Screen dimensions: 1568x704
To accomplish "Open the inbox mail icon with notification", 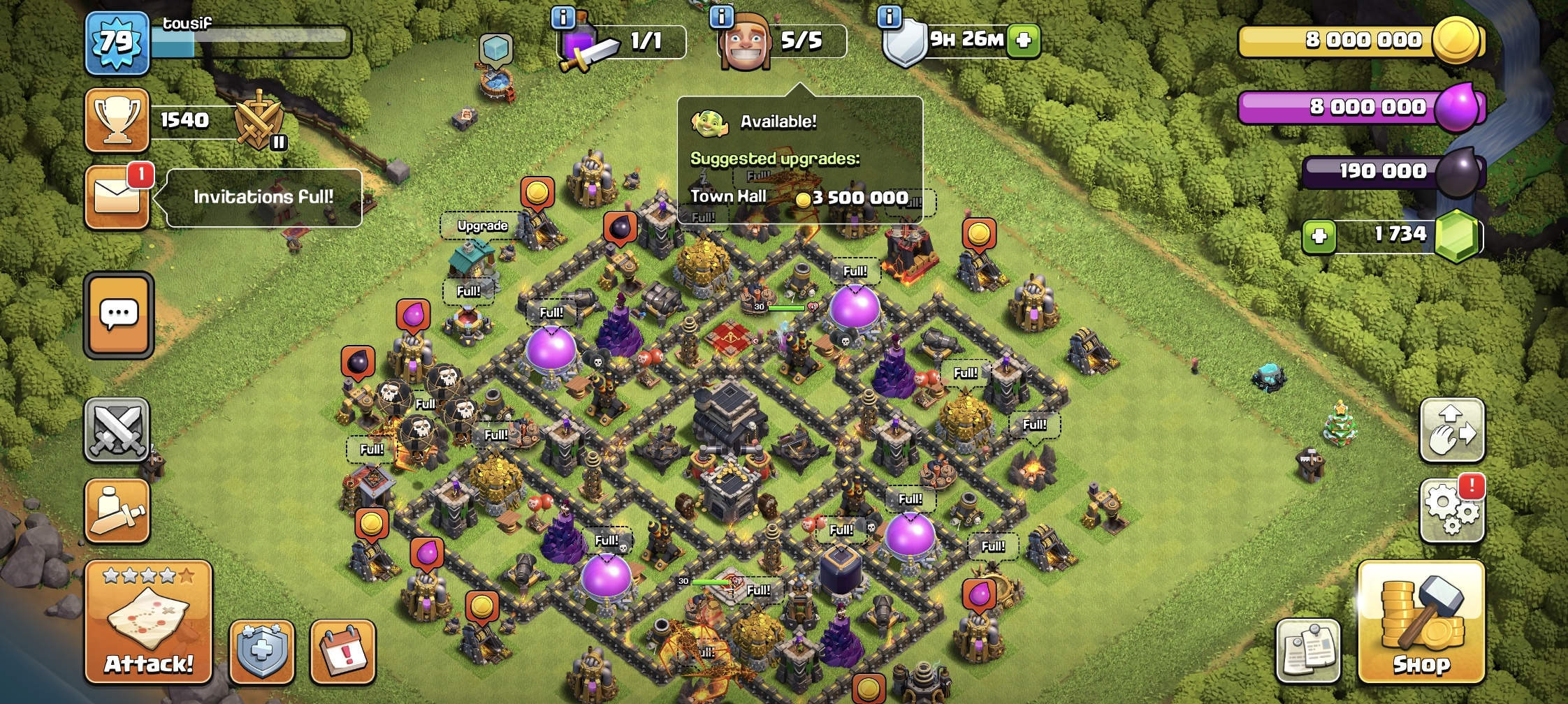I will [x=117, y=197].
